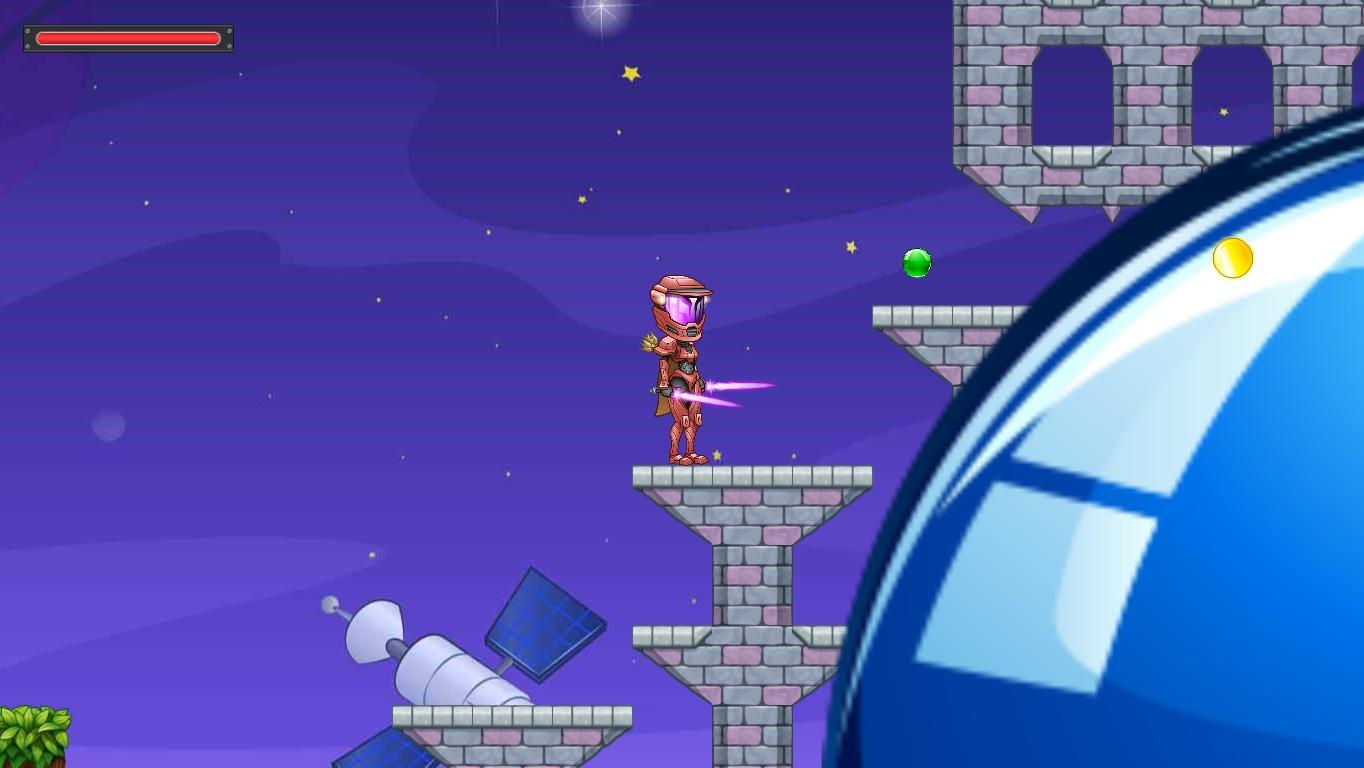The image size is (1364, 768).
Task: Click the yellow coin near the planet
Action: [x=1231, y=257]
